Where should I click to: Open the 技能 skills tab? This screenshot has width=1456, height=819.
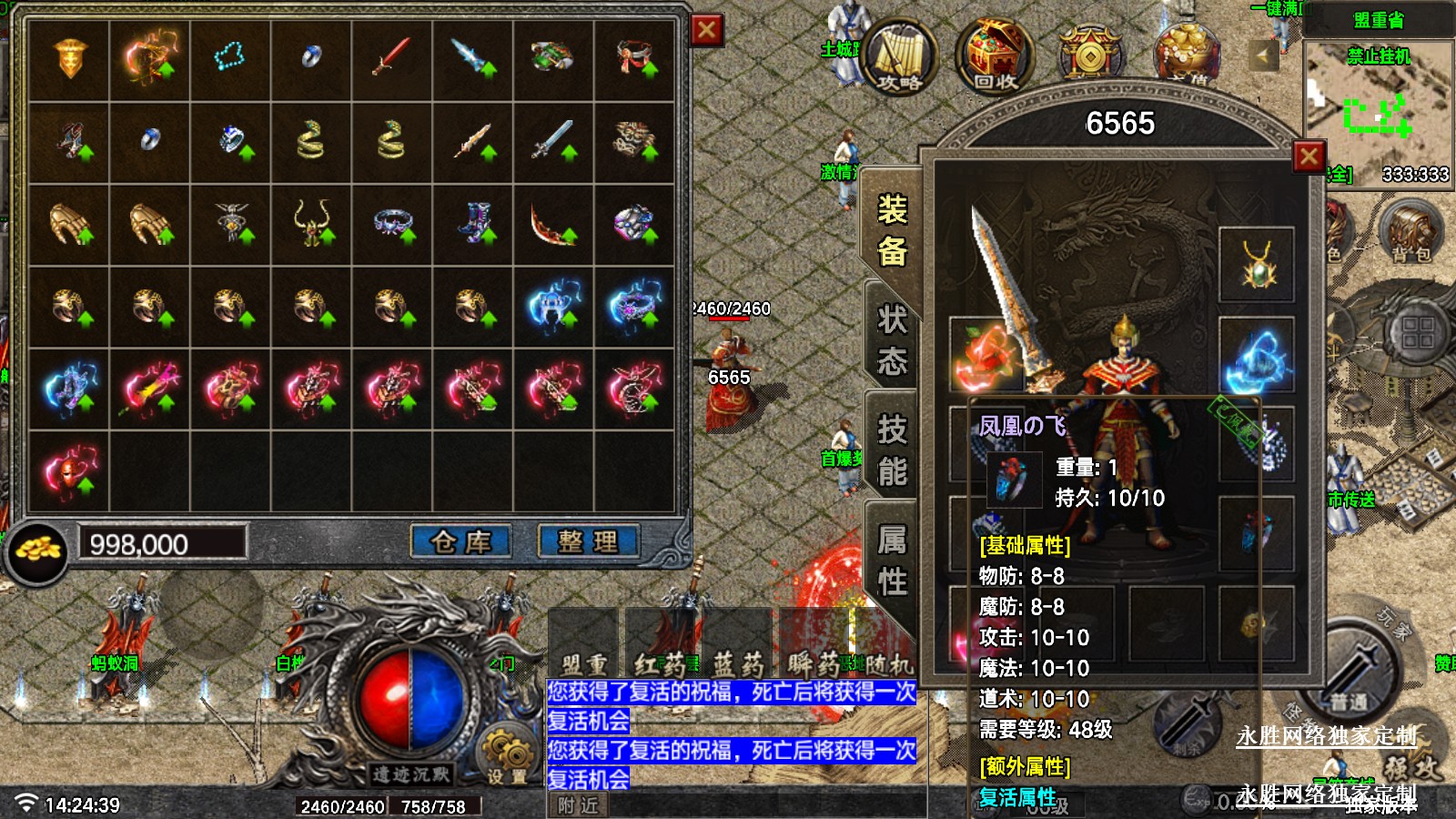pyautogui.click(x=892, y=450)
